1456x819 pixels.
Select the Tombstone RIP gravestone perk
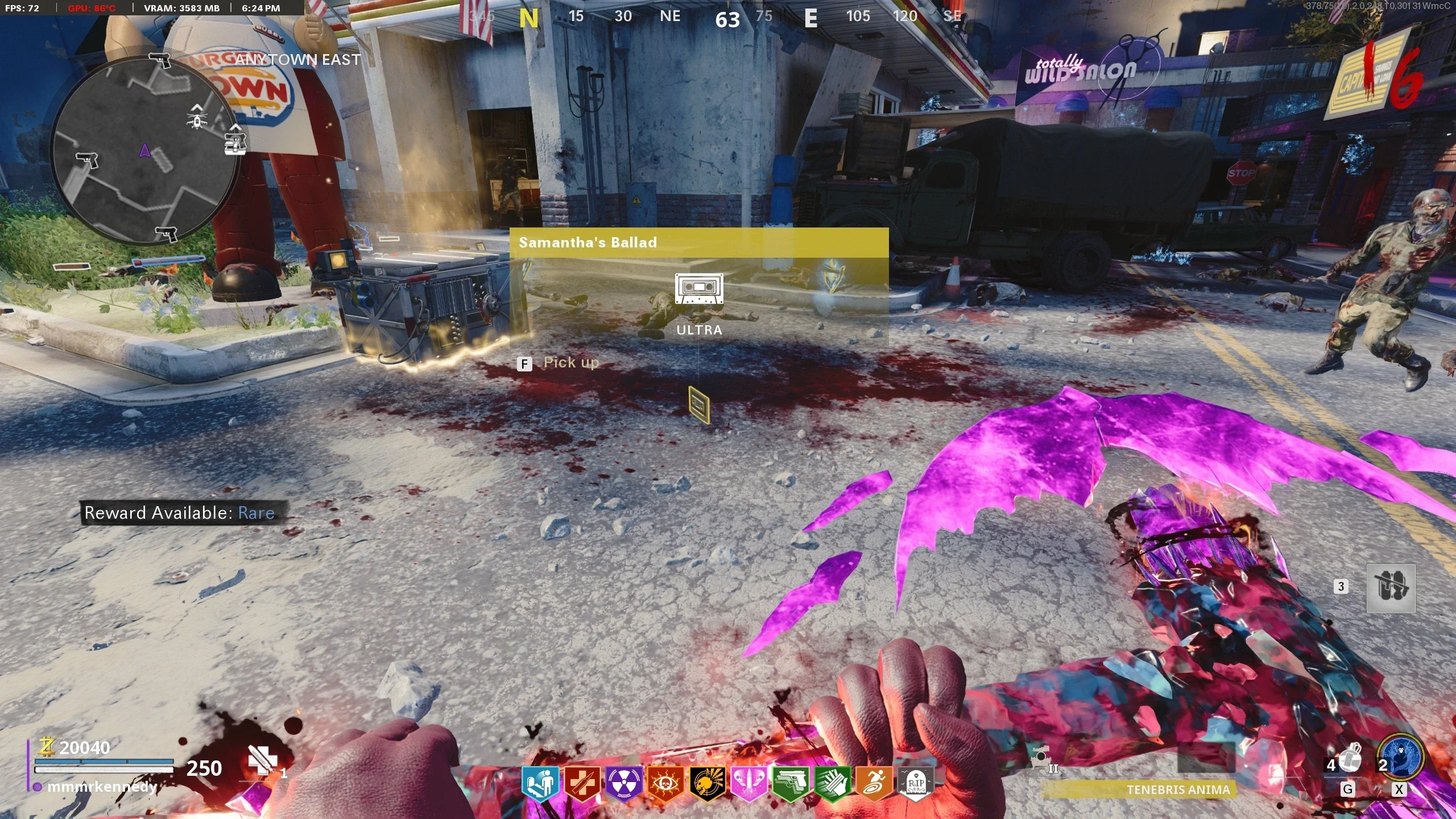click(915, 784)
